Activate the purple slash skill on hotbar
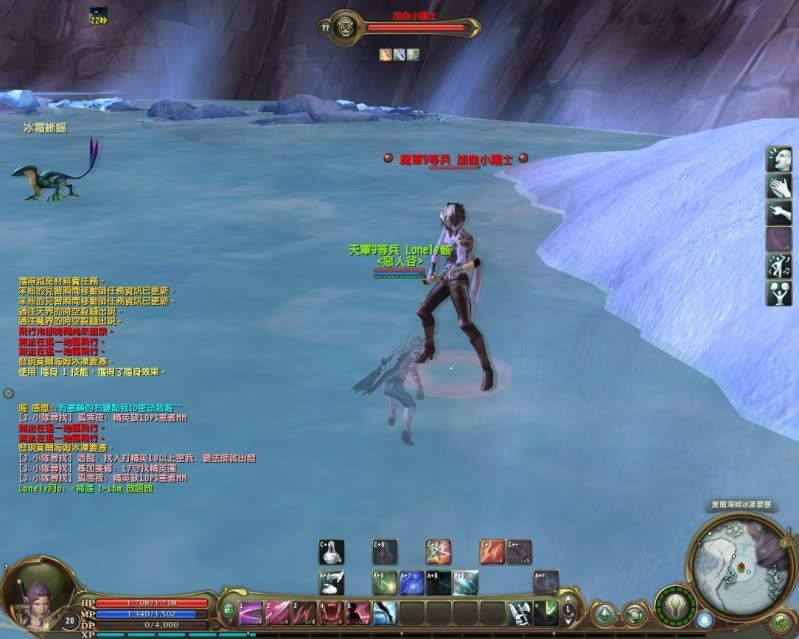799x639 pixels. [x=251, y=612]
